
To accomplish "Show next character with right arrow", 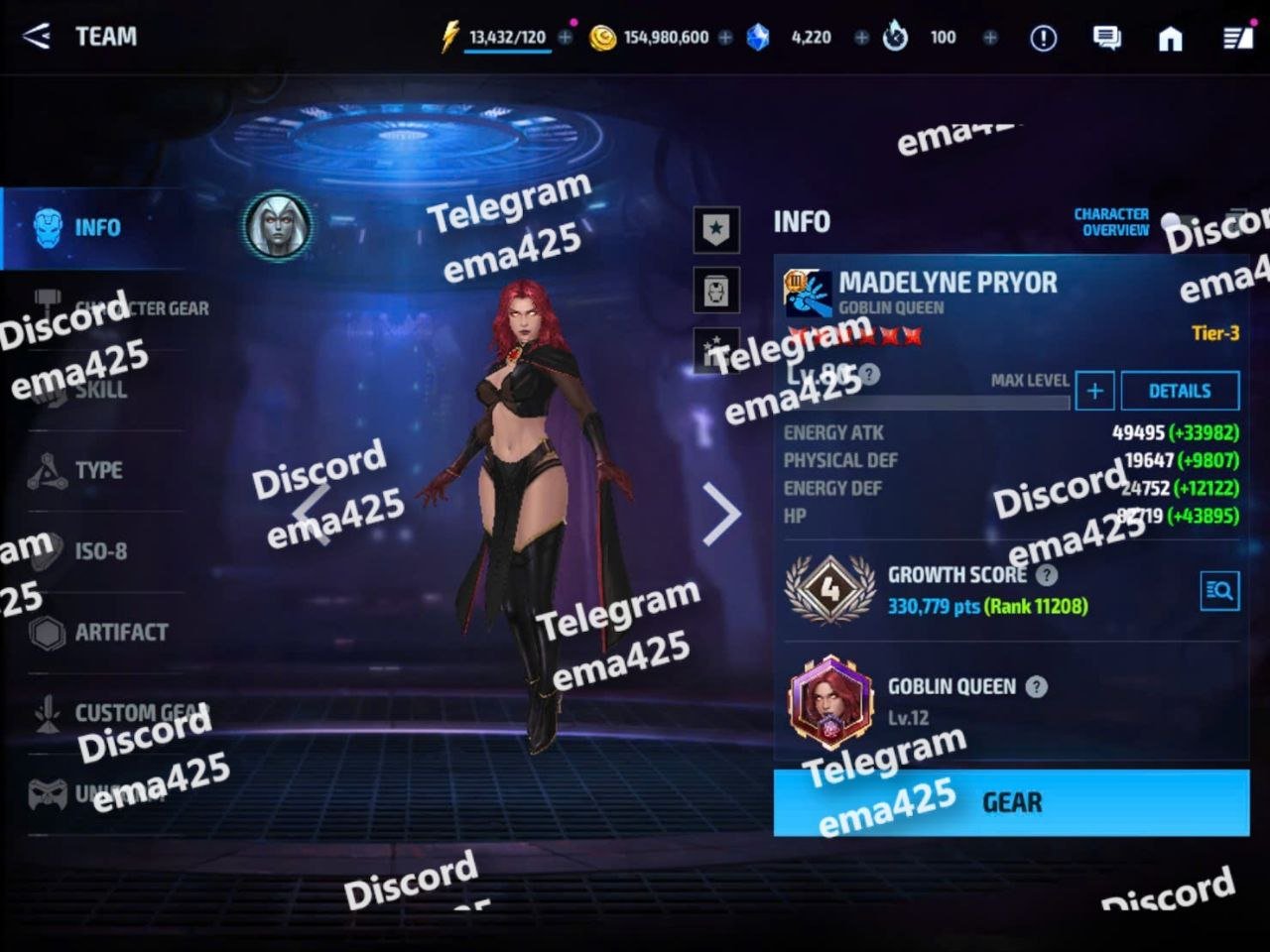I will [721, 514].
